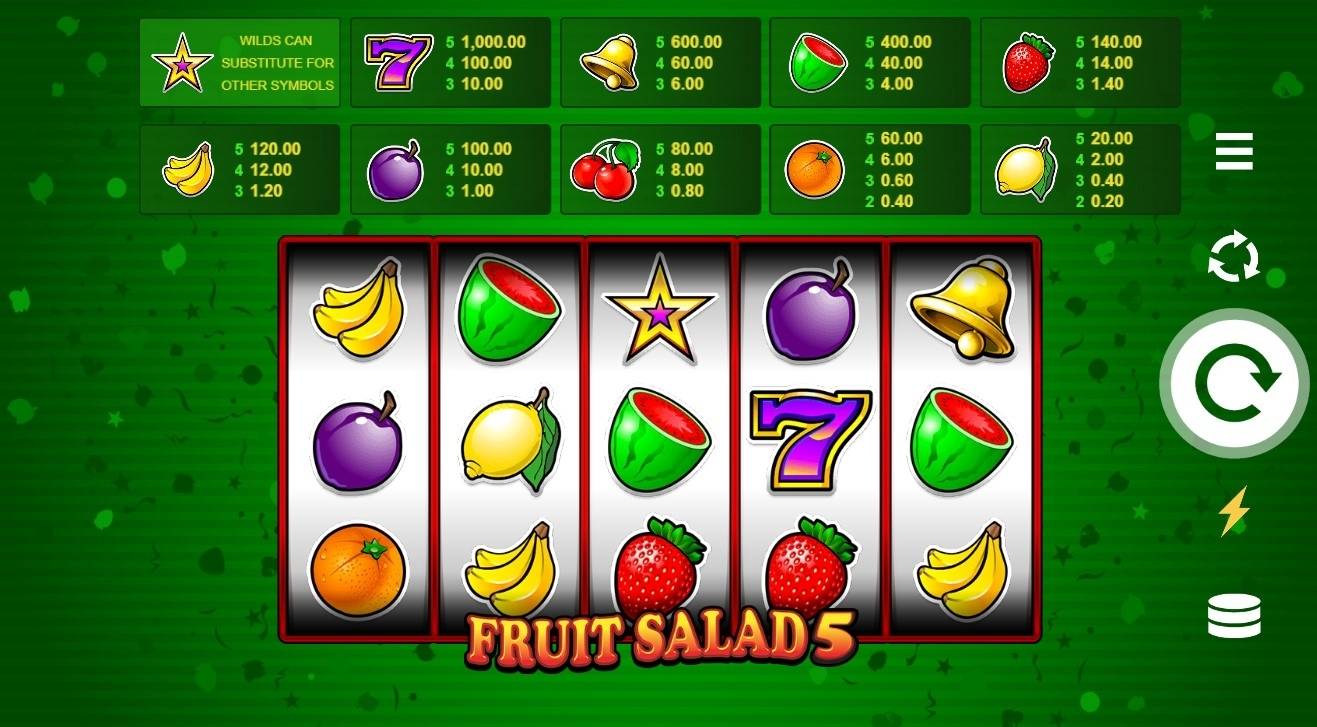The image size is (1317, 727).
Task: Select the lemon payout info tile
Action: [1077, 168]
